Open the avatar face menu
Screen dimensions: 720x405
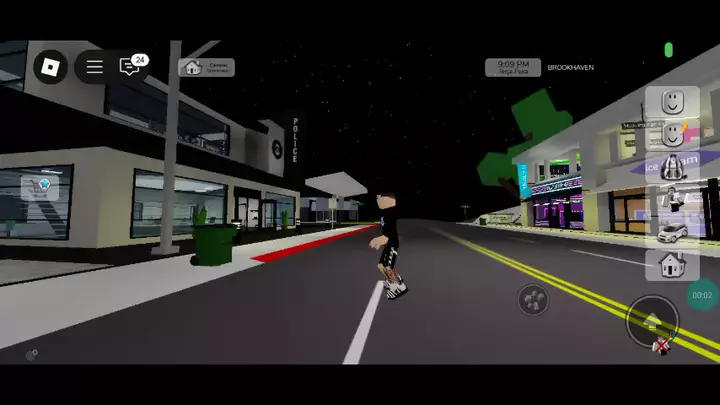pos(671,101)
